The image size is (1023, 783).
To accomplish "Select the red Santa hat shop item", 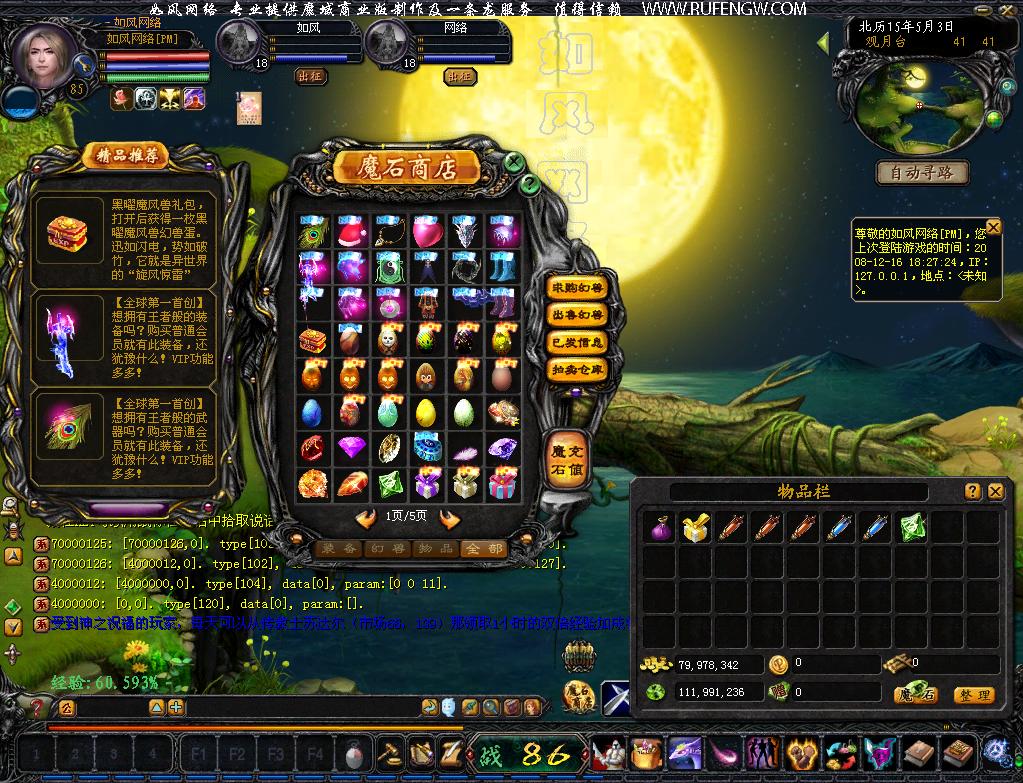I will (x=351, y=232).
